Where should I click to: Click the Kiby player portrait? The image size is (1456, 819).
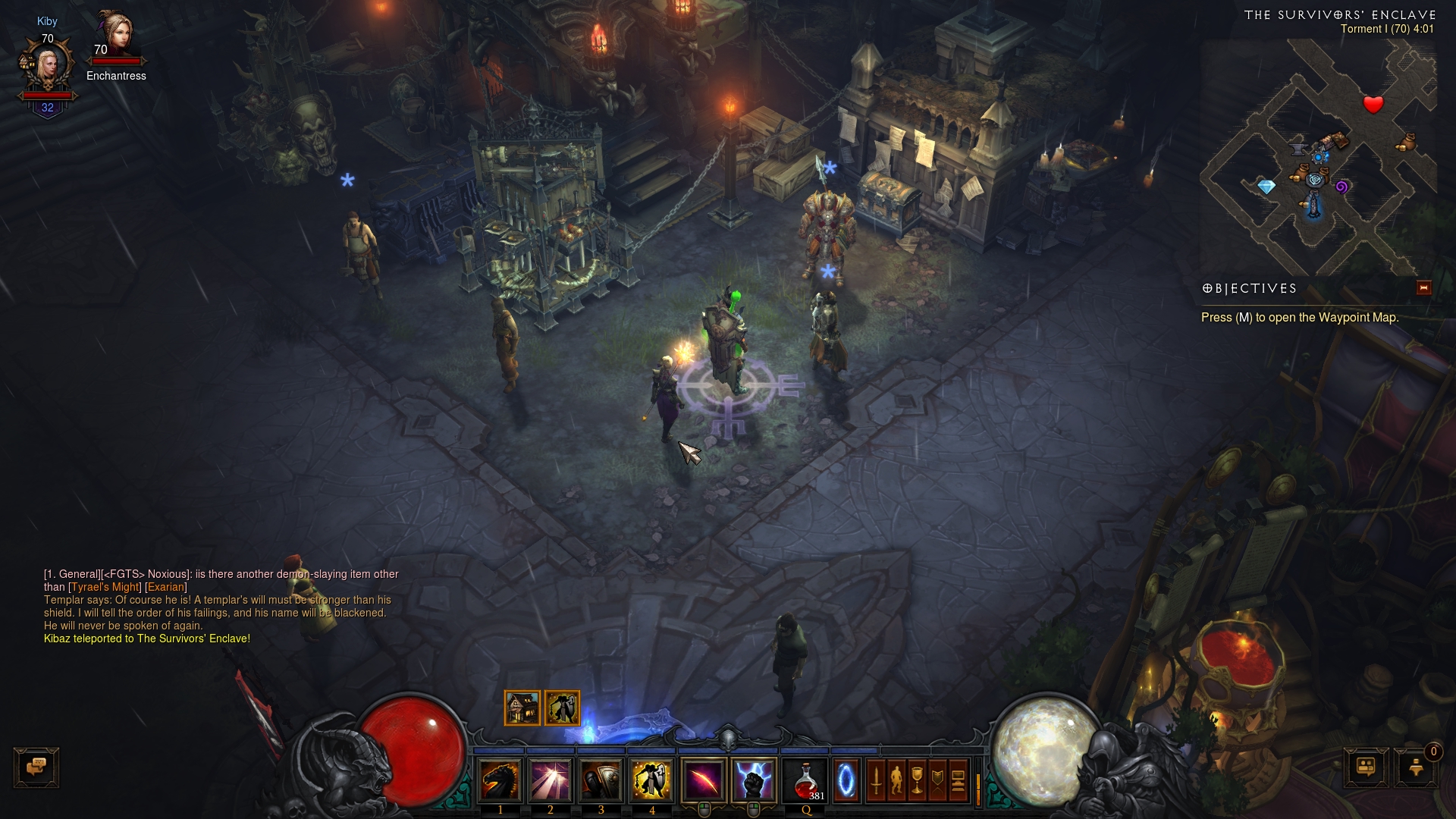click(x=47, y=67)
